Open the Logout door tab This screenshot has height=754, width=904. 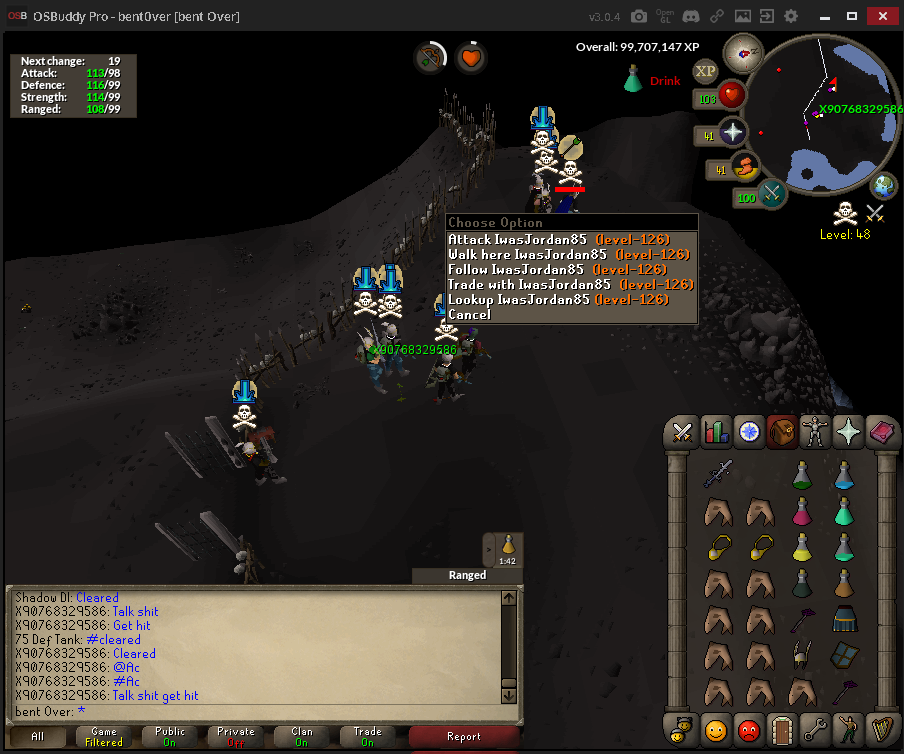pos(783,727)
